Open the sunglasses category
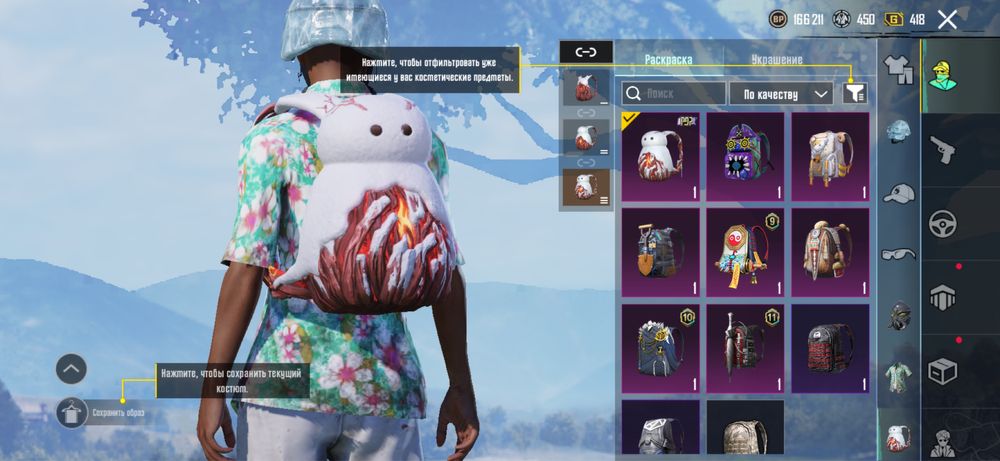 [x=900, y=253]
